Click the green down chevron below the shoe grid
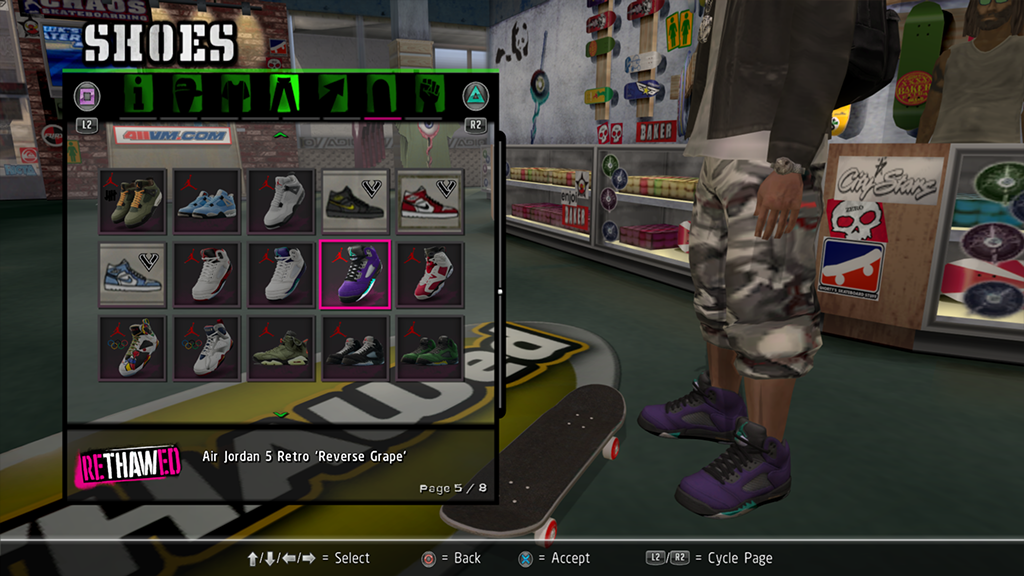 (281, 413)
